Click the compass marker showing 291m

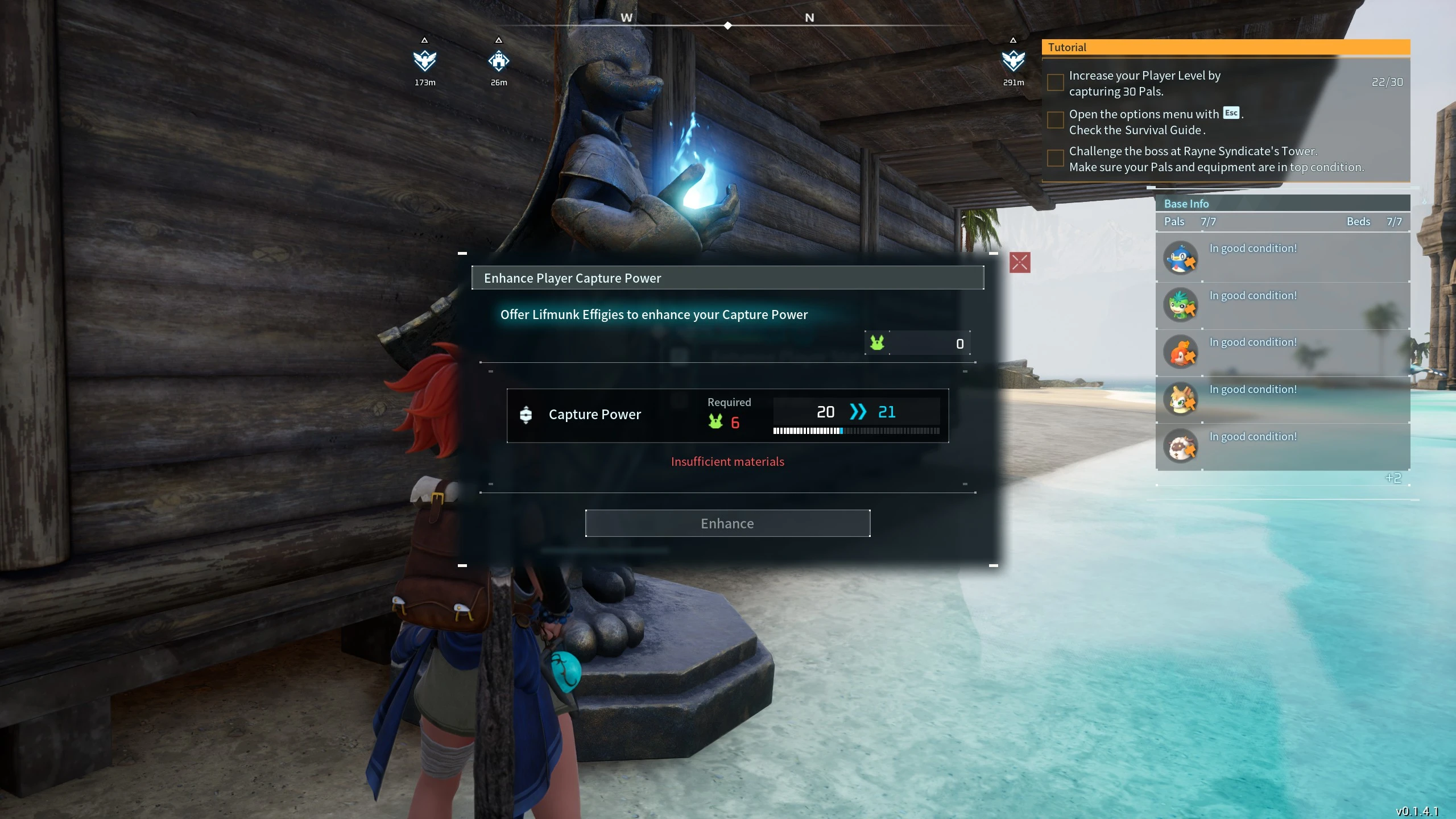coord(1013,61)
